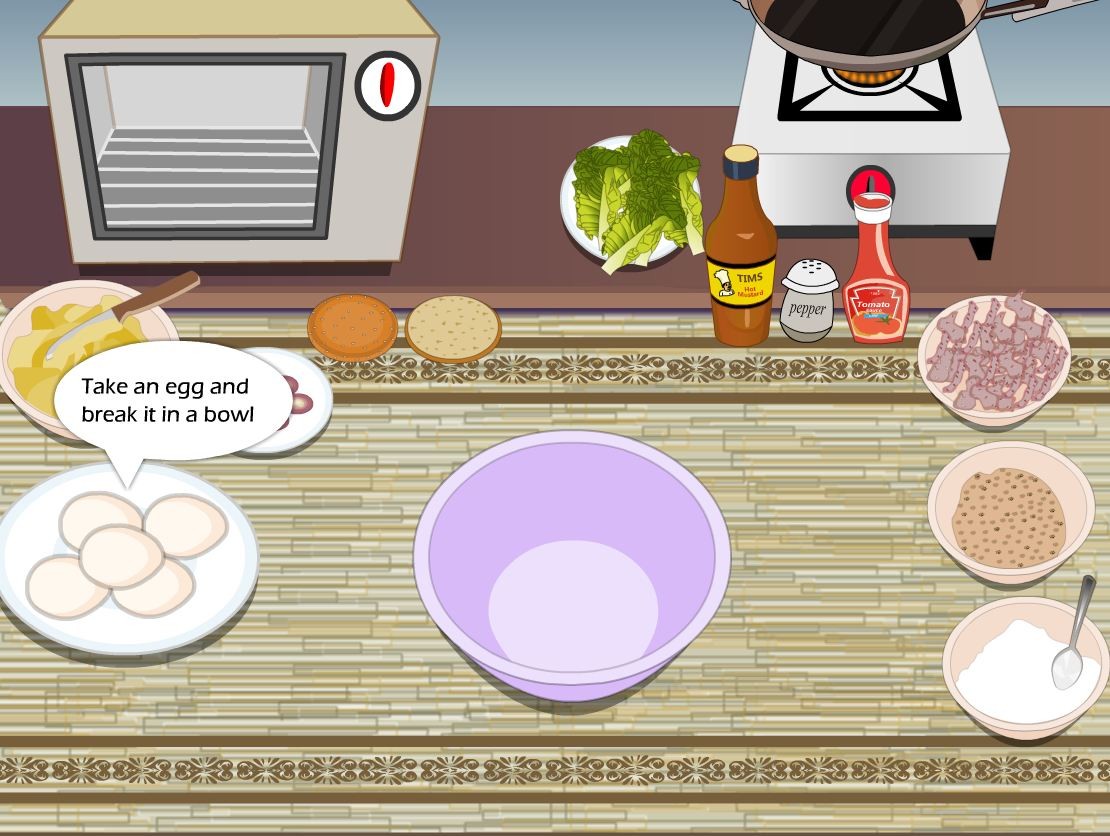Select the bowl of raw meat
This screenshot has width=1110, height=836.
993,354
